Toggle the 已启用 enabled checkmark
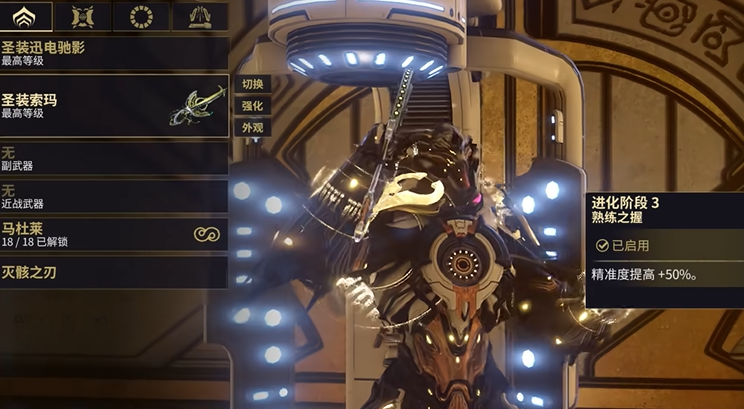Screen dimensions: 744x409 [603, 245]
